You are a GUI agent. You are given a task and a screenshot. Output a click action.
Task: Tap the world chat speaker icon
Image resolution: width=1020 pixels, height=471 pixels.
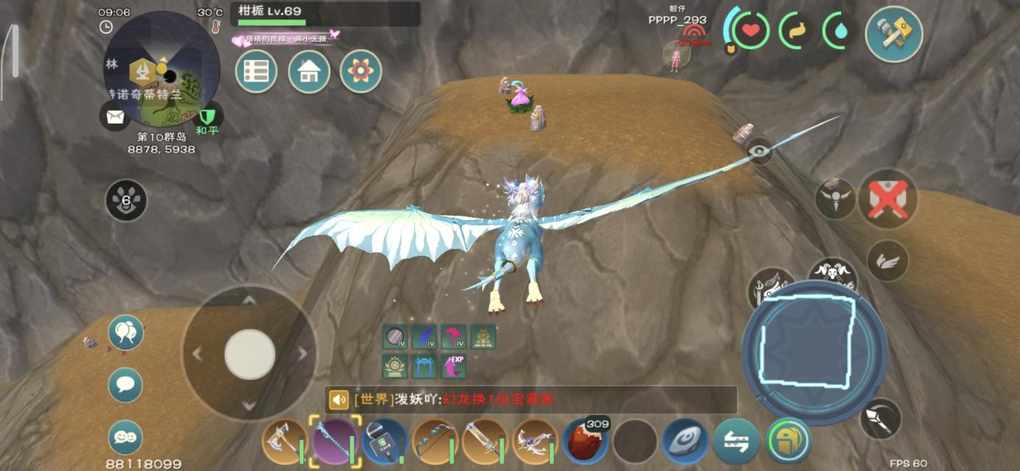338,400
